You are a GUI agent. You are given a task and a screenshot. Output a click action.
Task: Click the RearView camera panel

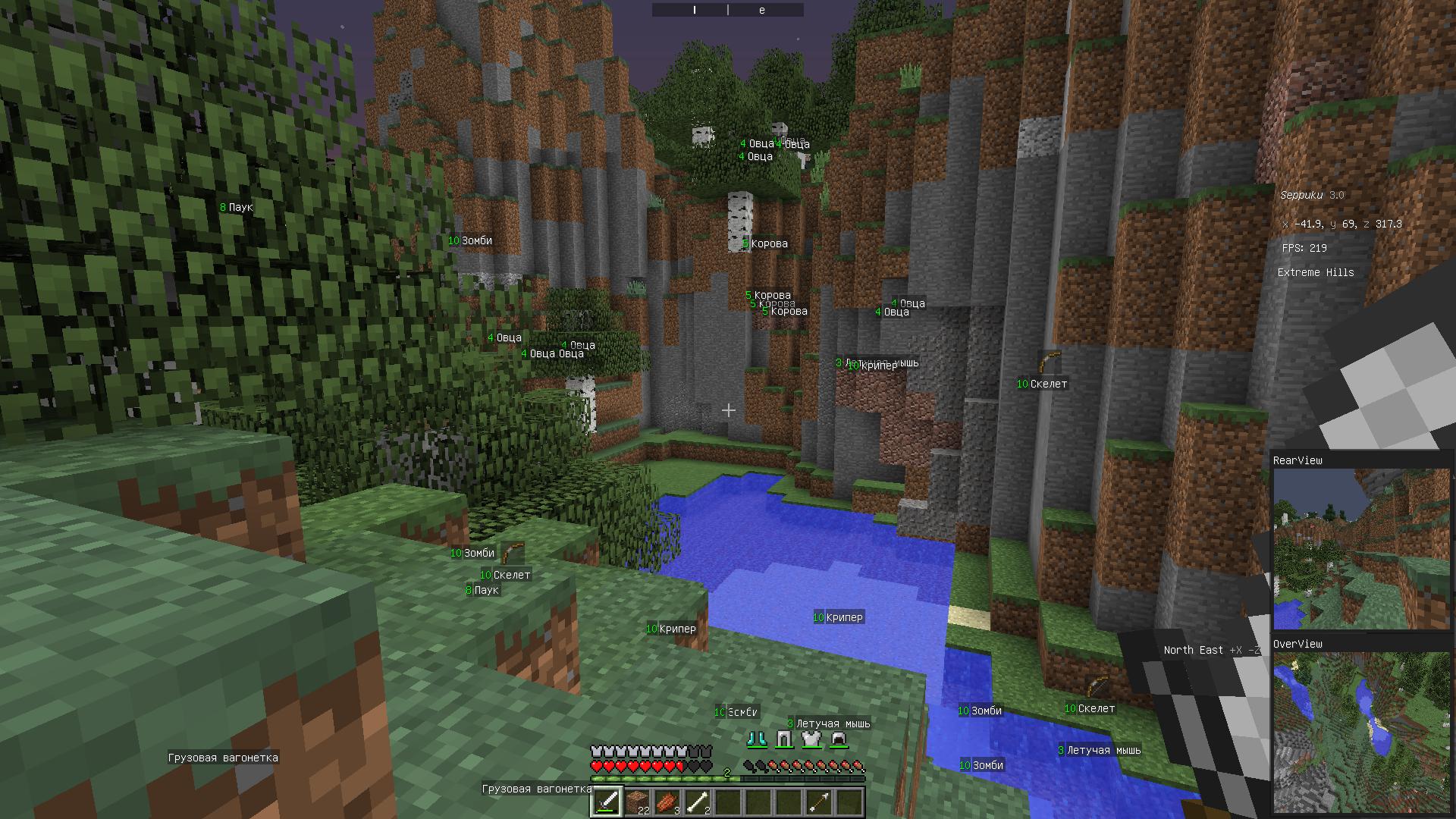point(1361,548)
